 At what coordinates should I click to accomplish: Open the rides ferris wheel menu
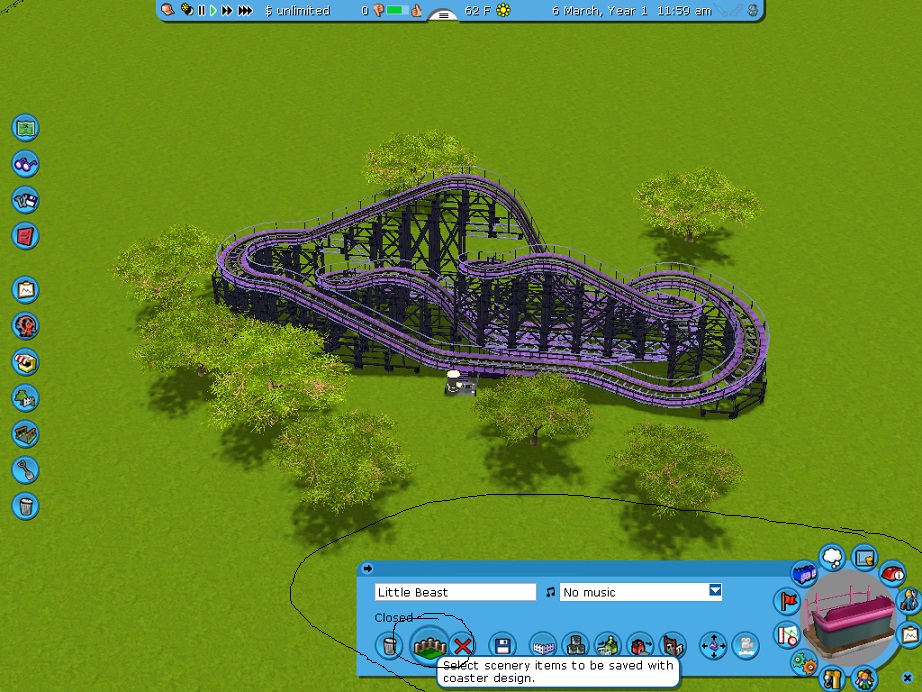[x=25, y=325]
